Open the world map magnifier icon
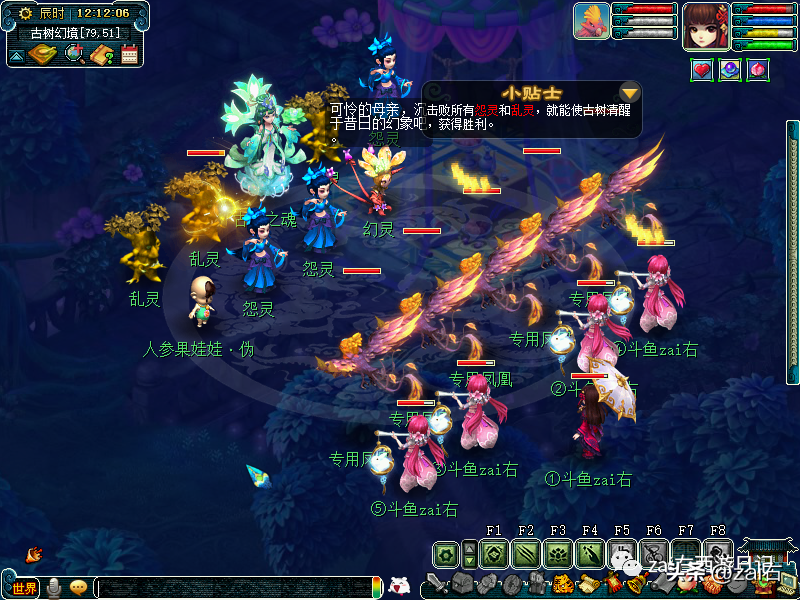Image resolution: width=800 pixels, height=600 pixels. tap(75, 54)
